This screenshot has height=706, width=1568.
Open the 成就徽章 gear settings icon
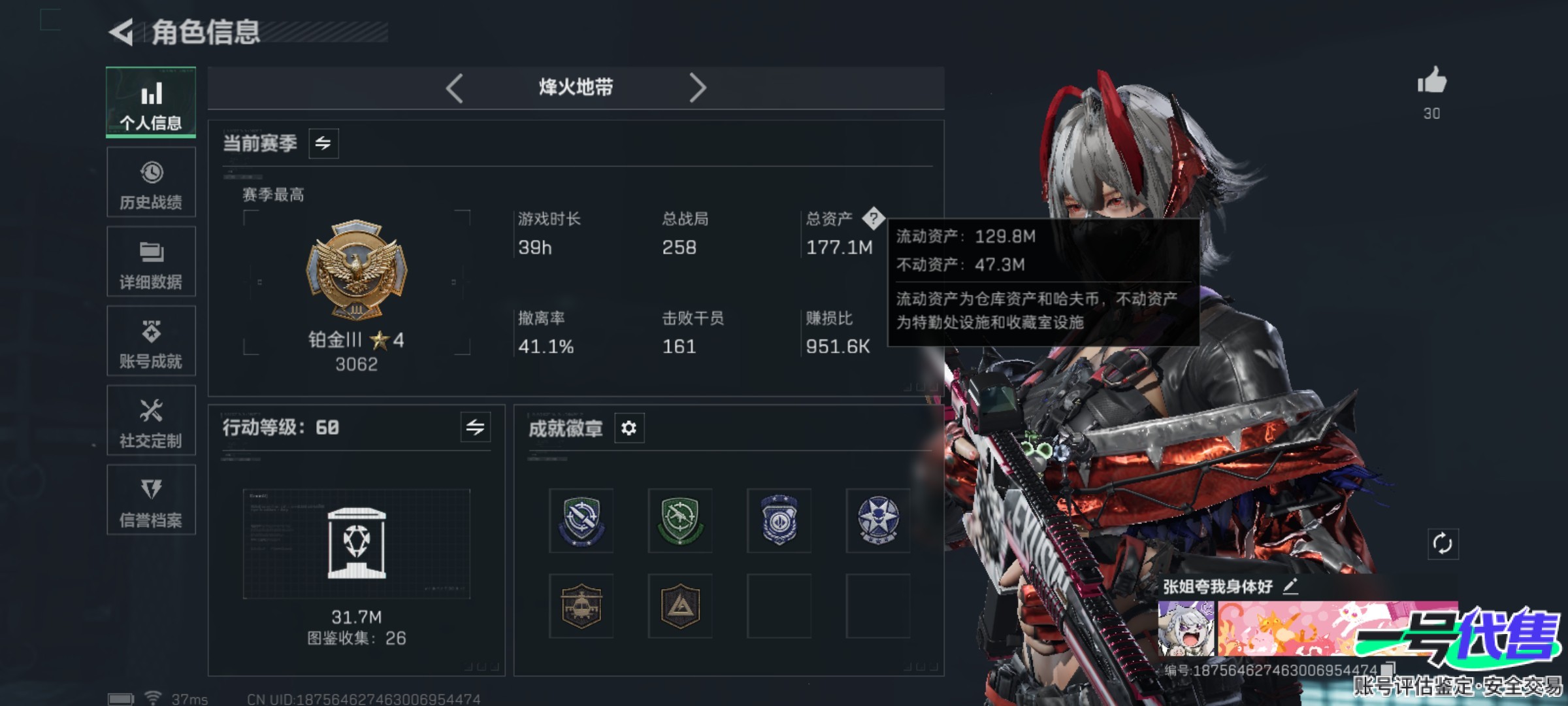tap(629, 429)
